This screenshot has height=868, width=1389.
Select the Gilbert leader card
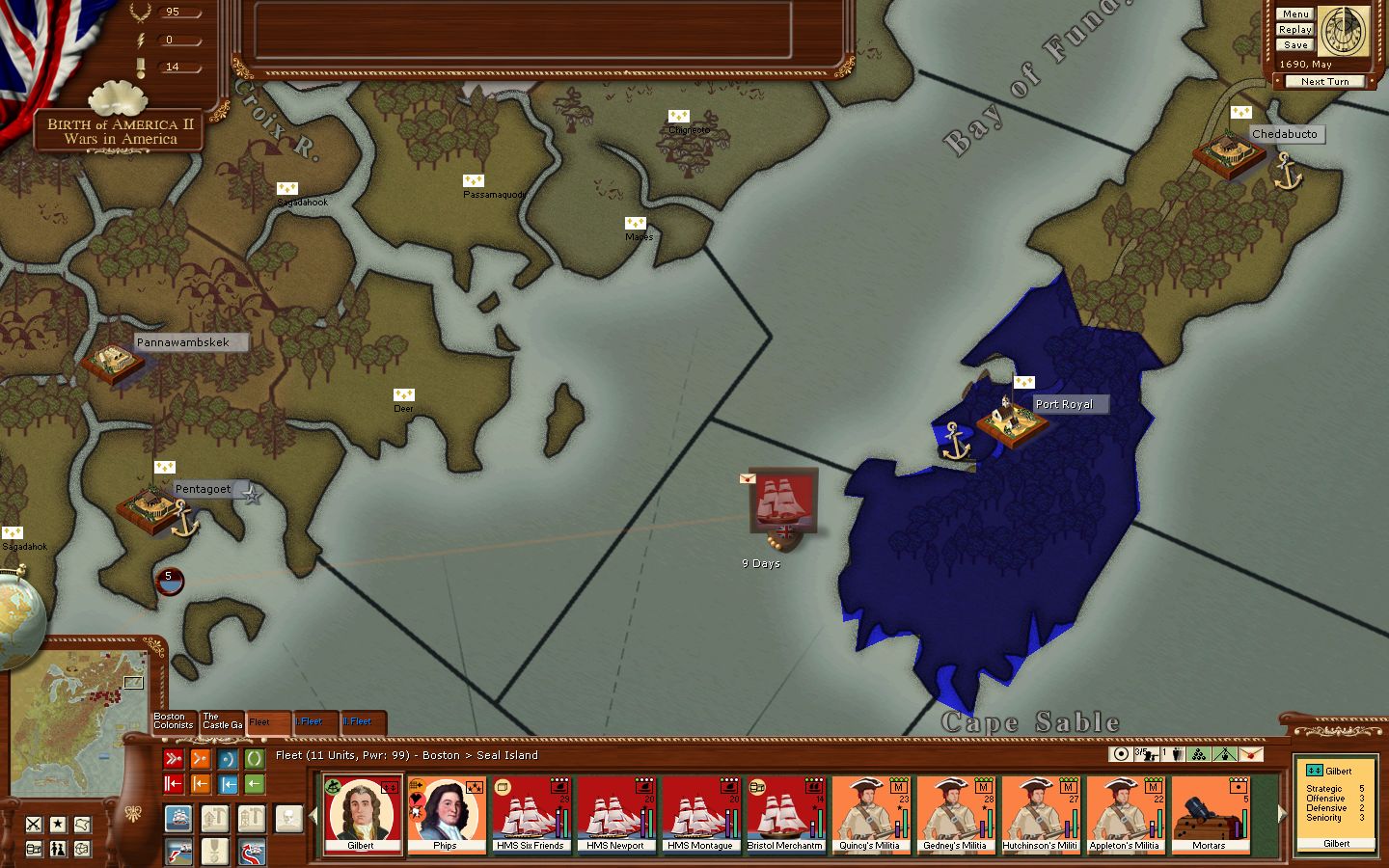click(362, 815)
